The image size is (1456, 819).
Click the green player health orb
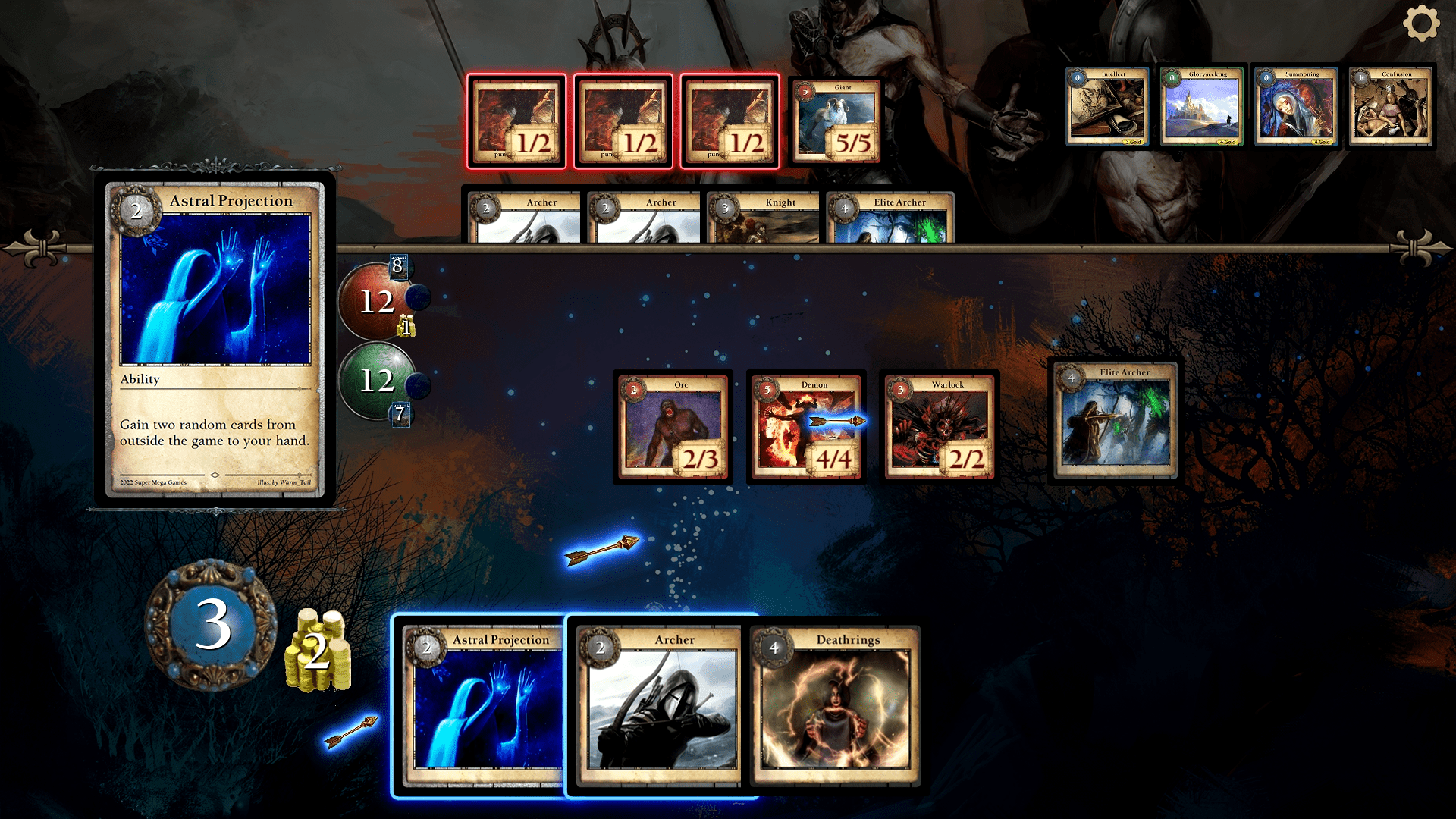[375, 380]
